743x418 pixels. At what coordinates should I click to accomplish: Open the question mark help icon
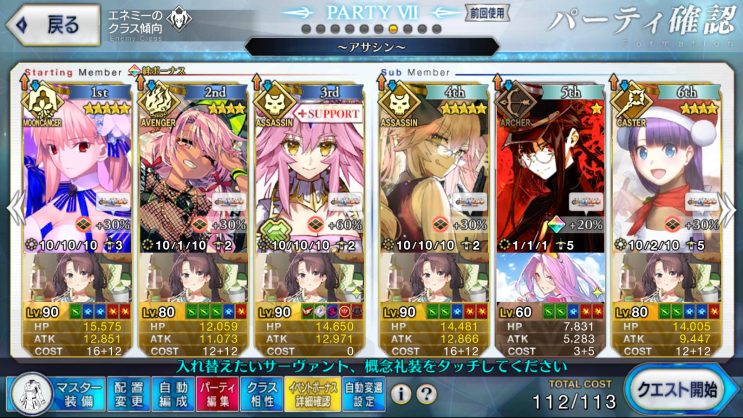[426, 394]
